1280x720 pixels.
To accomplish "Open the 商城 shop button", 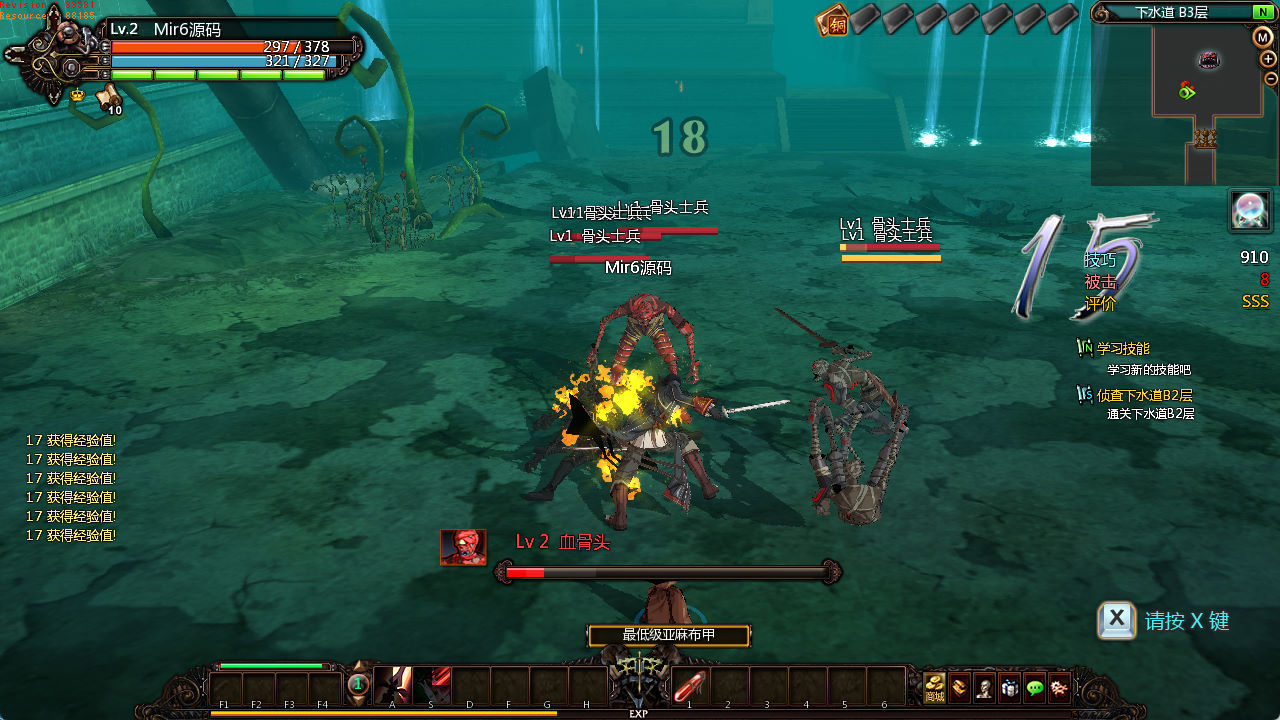I will pos(934,688).
